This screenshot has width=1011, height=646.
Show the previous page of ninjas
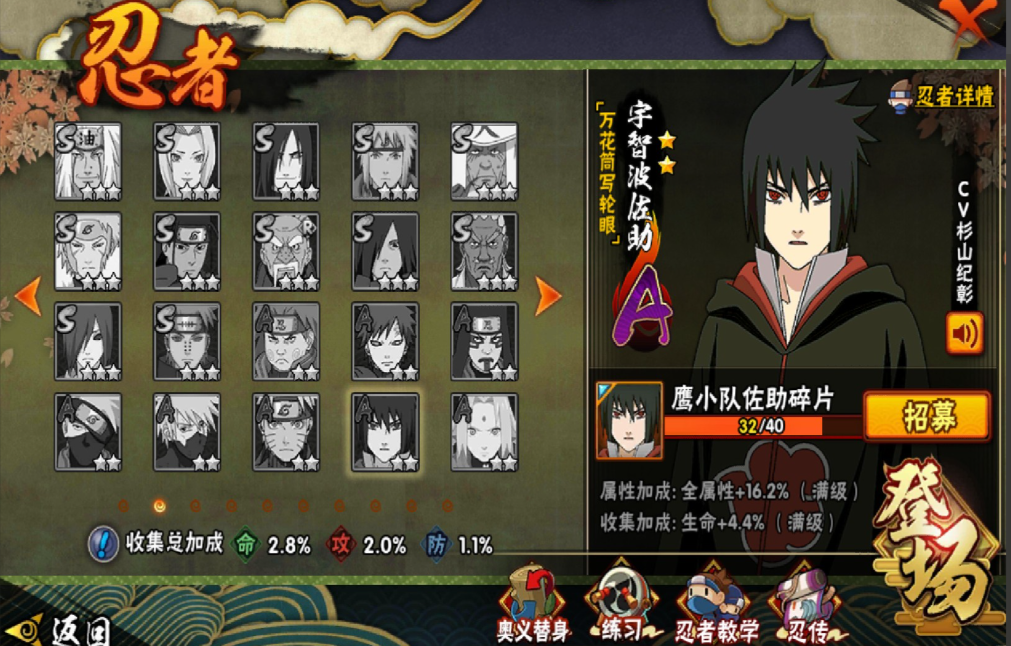(x=28, y=295)
